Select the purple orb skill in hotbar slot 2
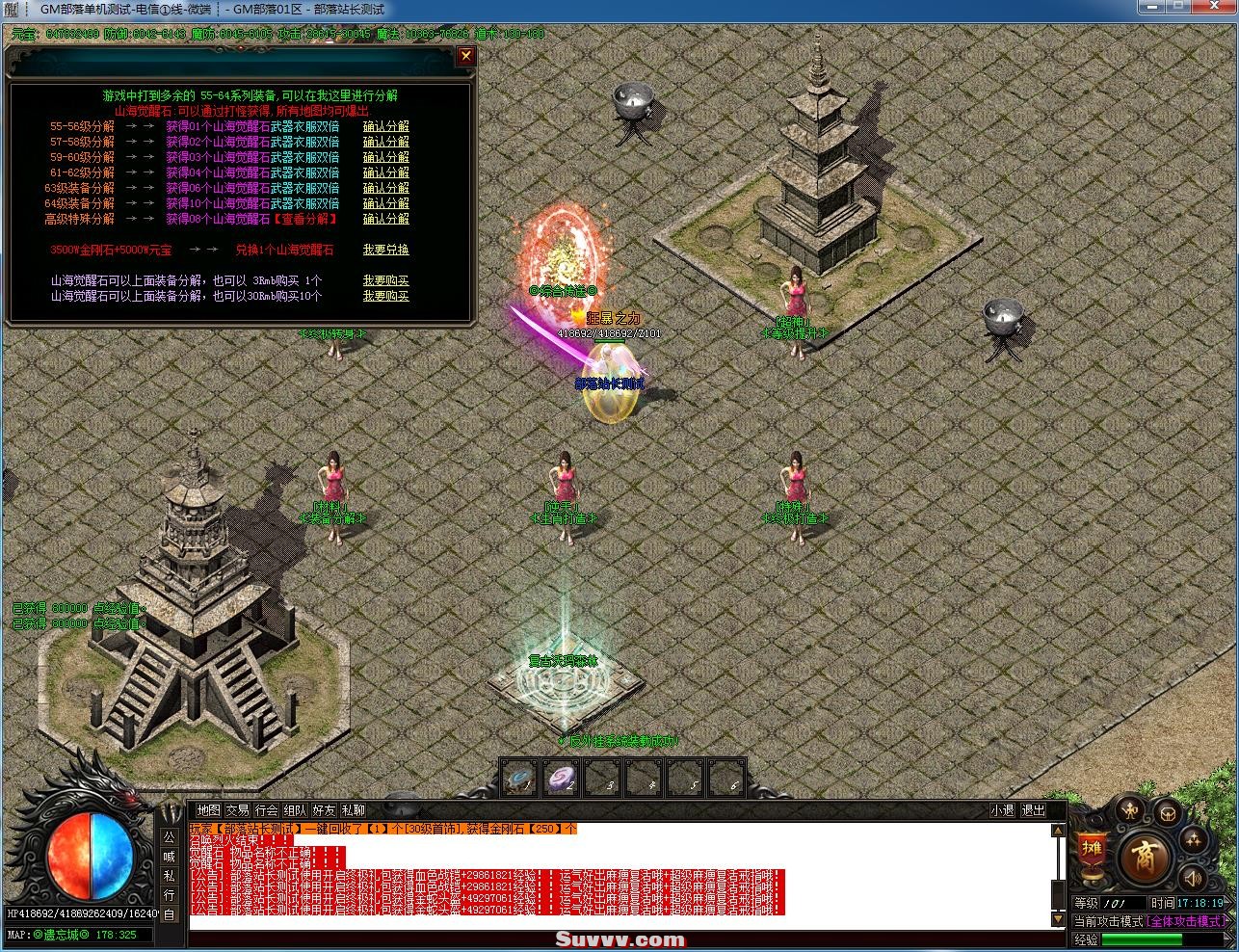 click(562, 779)
